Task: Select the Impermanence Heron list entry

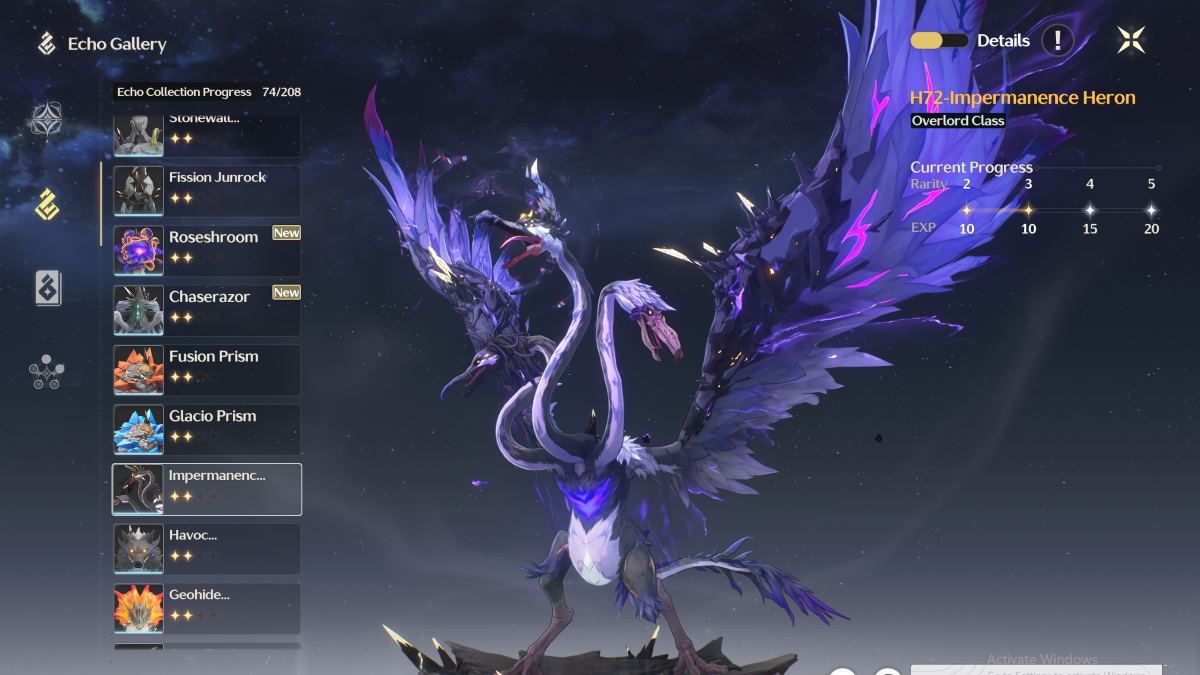Action: pyautogui.click(x=207, y=488)
